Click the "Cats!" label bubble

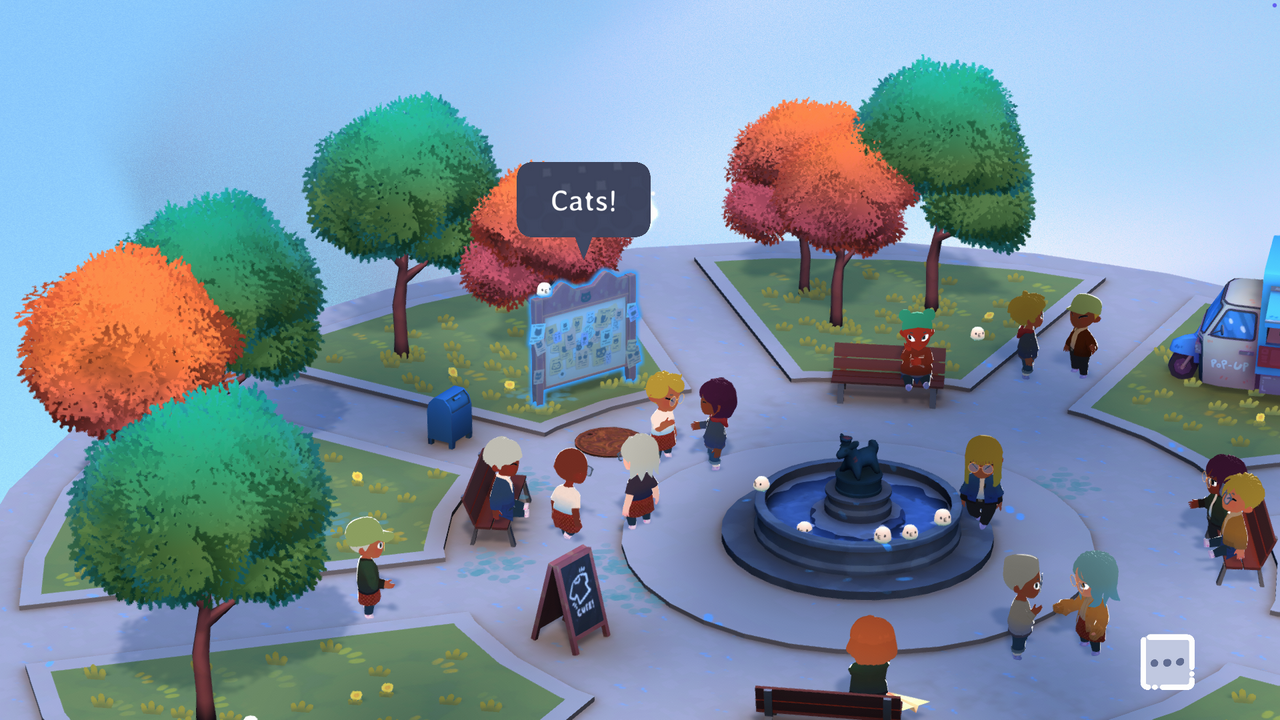point(583,200)
